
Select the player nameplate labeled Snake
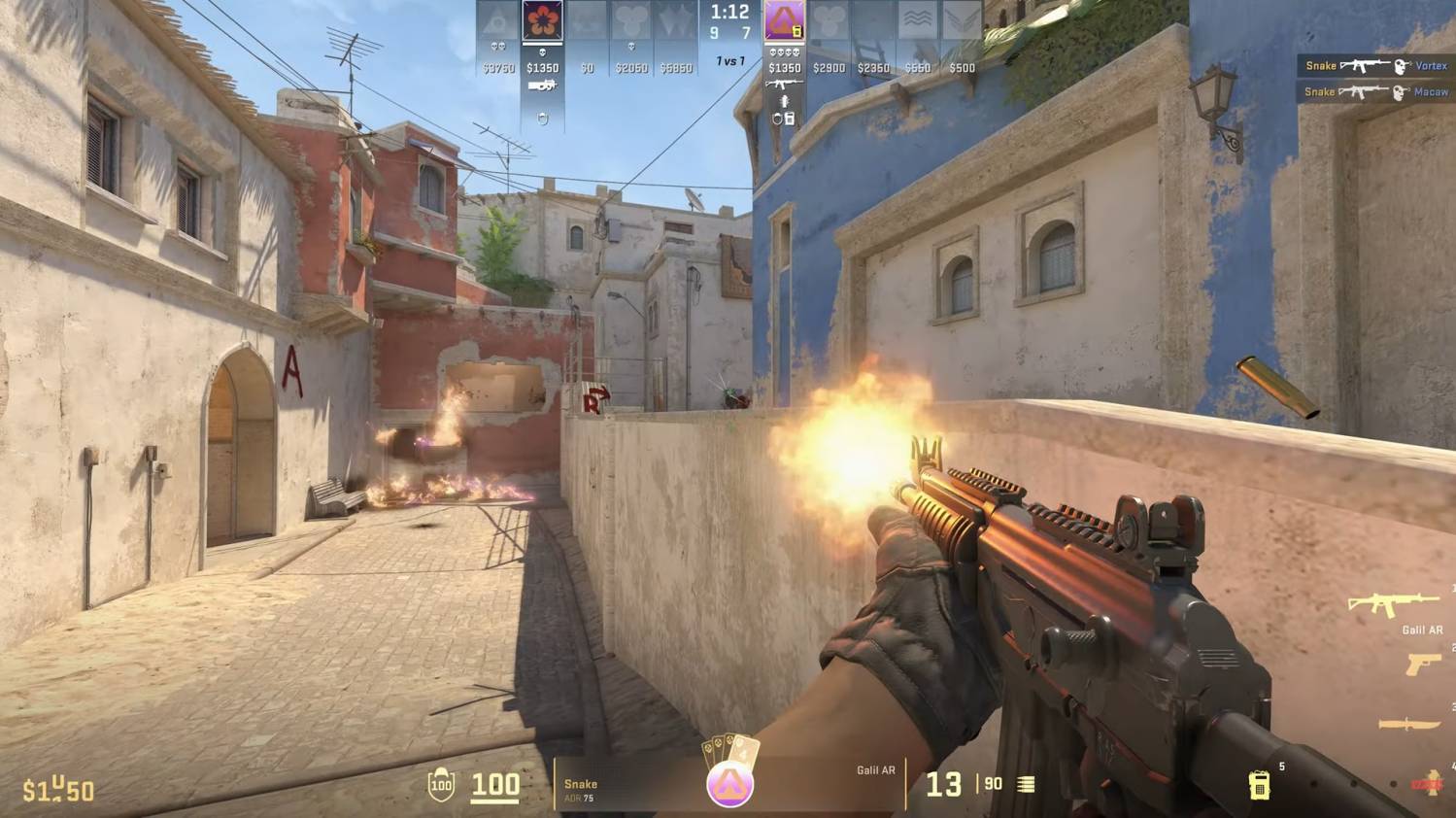click(580, 783)
